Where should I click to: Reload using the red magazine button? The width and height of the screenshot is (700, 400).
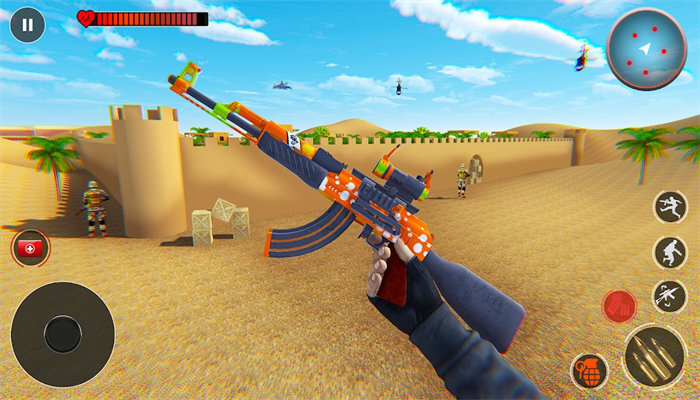tap(620, 305)
